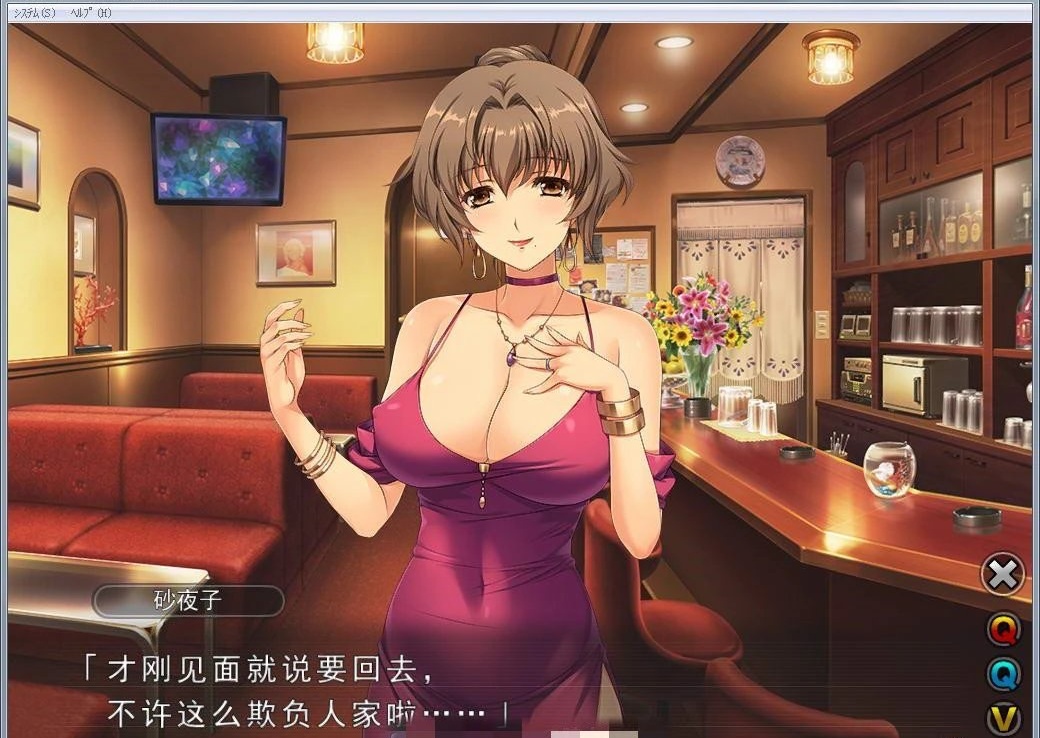Open the ヘルプ (H) menu
The height and width of the screenshot is (738, 1040).
(91, 12)
